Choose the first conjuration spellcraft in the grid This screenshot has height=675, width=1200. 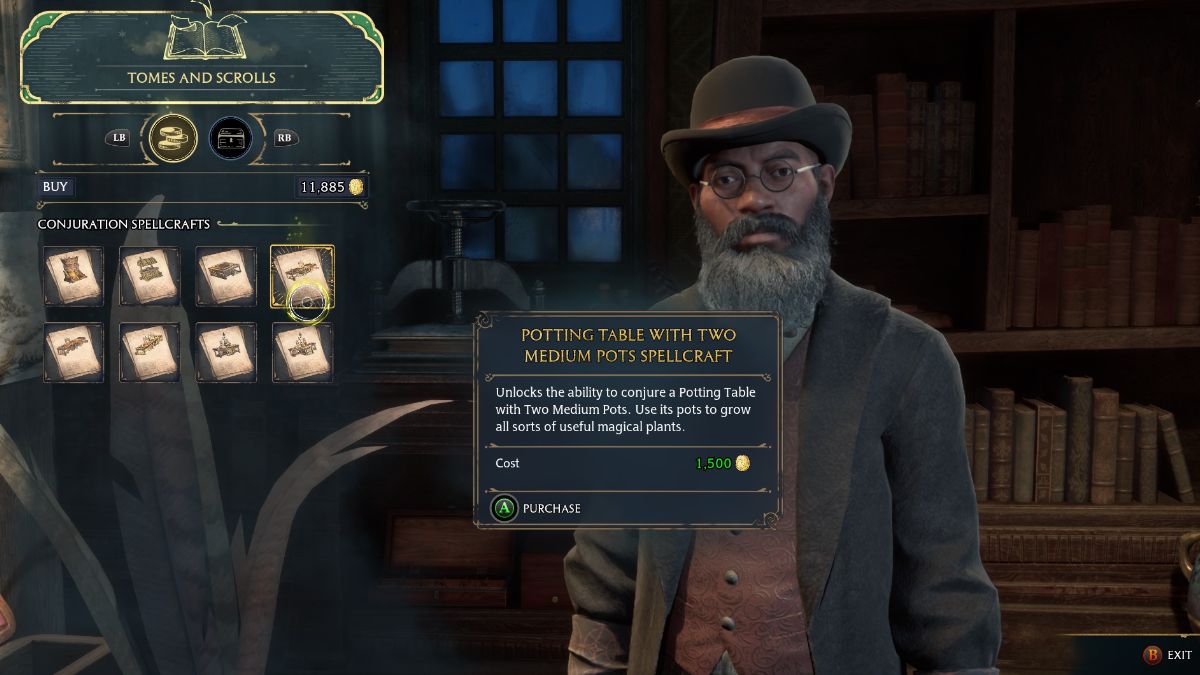coord(73,276)
